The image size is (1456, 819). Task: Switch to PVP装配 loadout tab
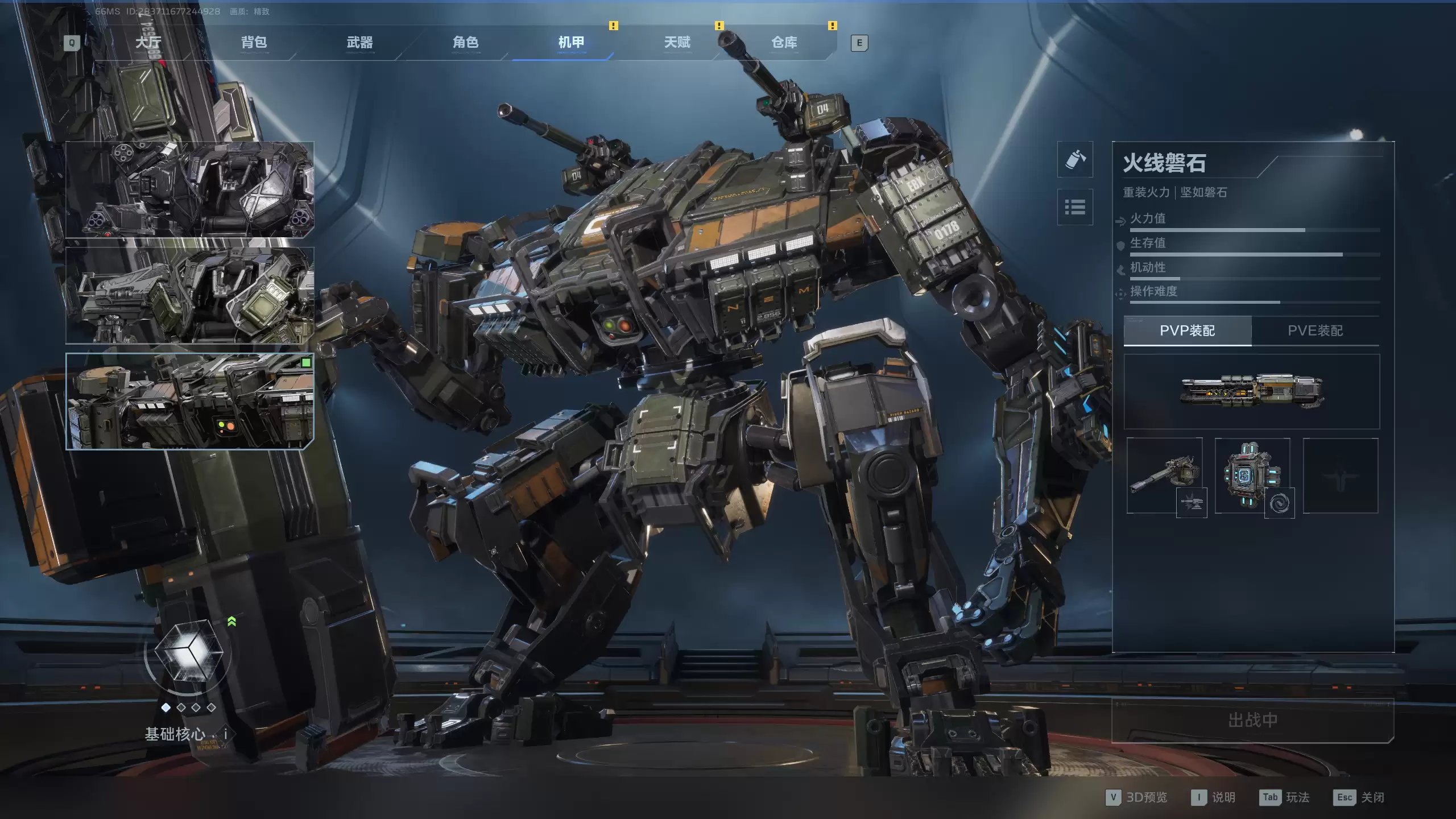point(1187,330)
